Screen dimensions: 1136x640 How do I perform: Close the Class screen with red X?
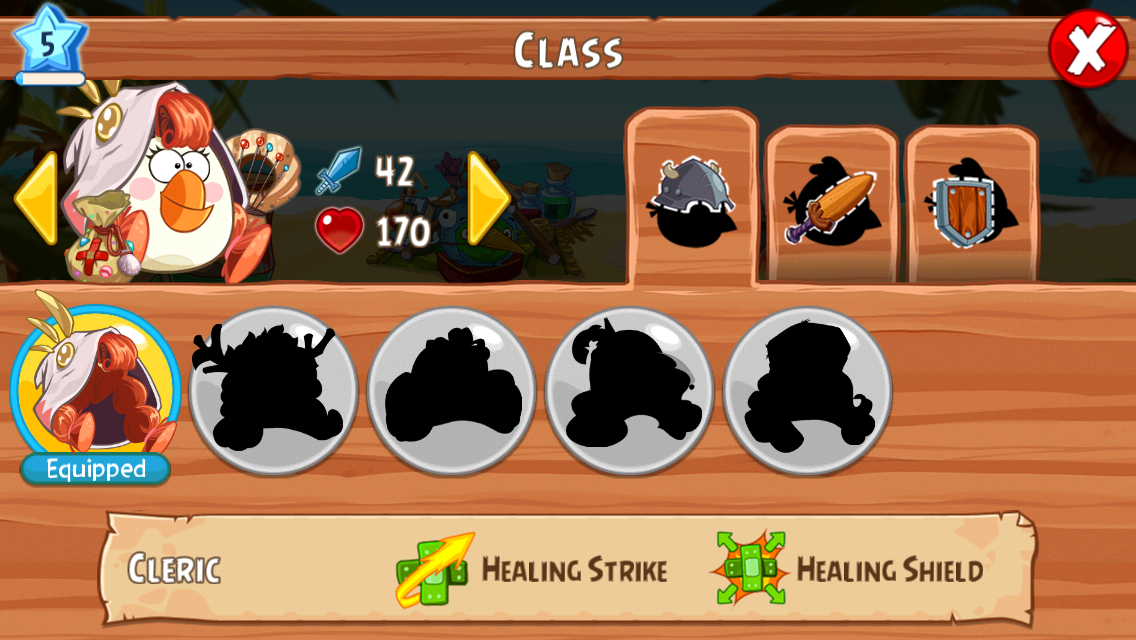(1087, 48)
